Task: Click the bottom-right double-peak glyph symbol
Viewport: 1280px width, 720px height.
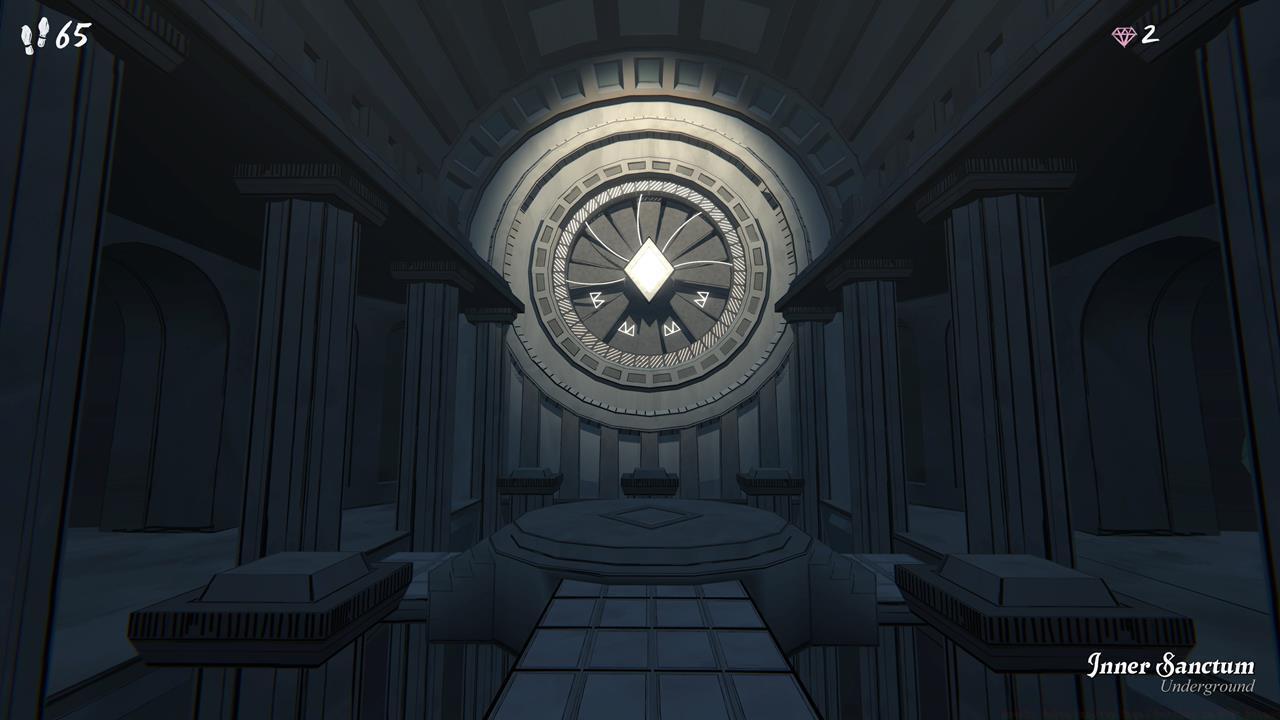Action: (672, 328)
